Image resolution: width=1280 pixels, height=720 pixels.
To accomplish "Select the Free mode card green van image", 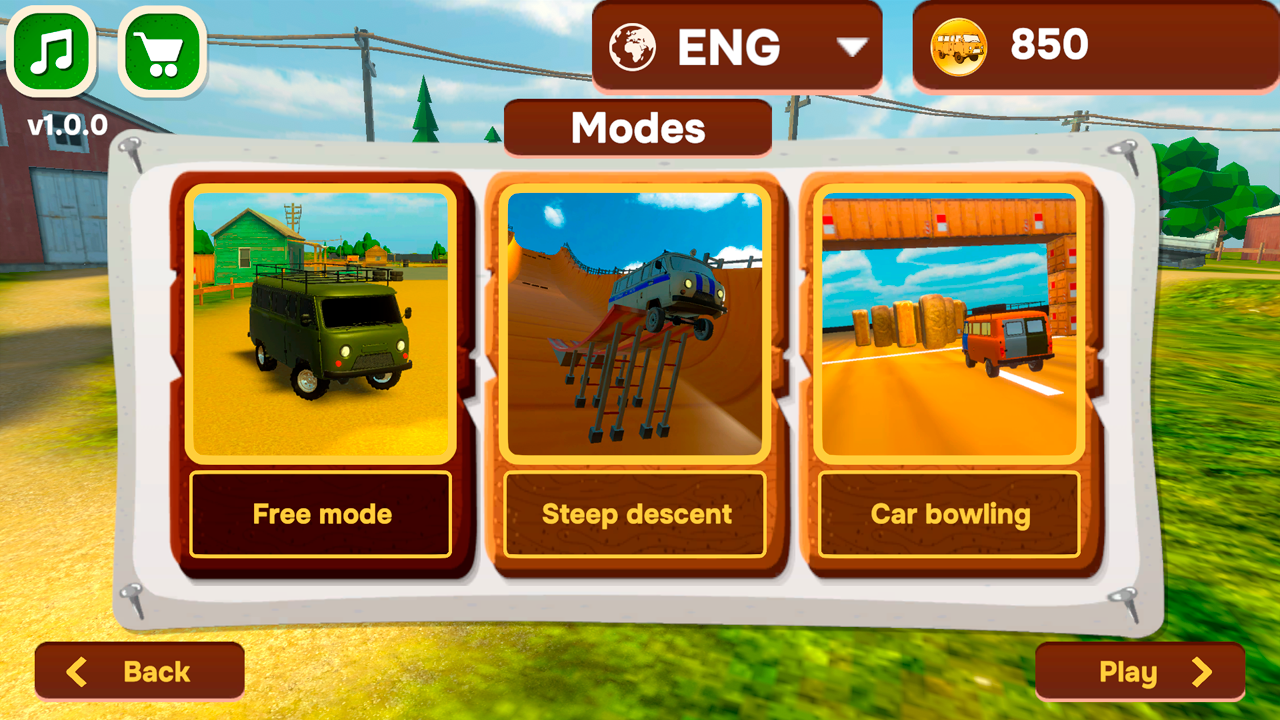I will [320, 320].
